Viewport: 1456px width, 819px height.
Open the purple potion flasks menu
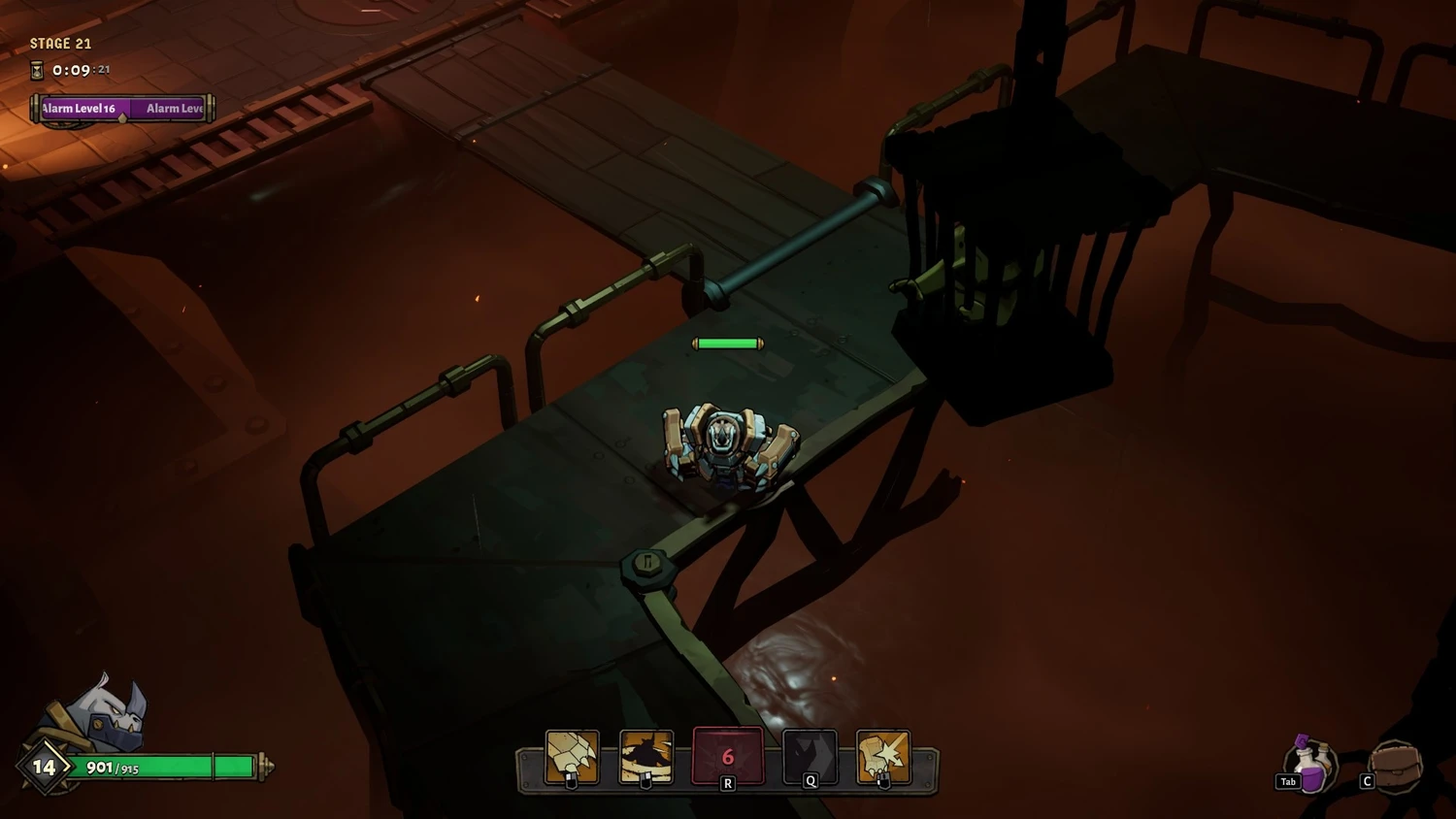click(x=1311, y=764)
